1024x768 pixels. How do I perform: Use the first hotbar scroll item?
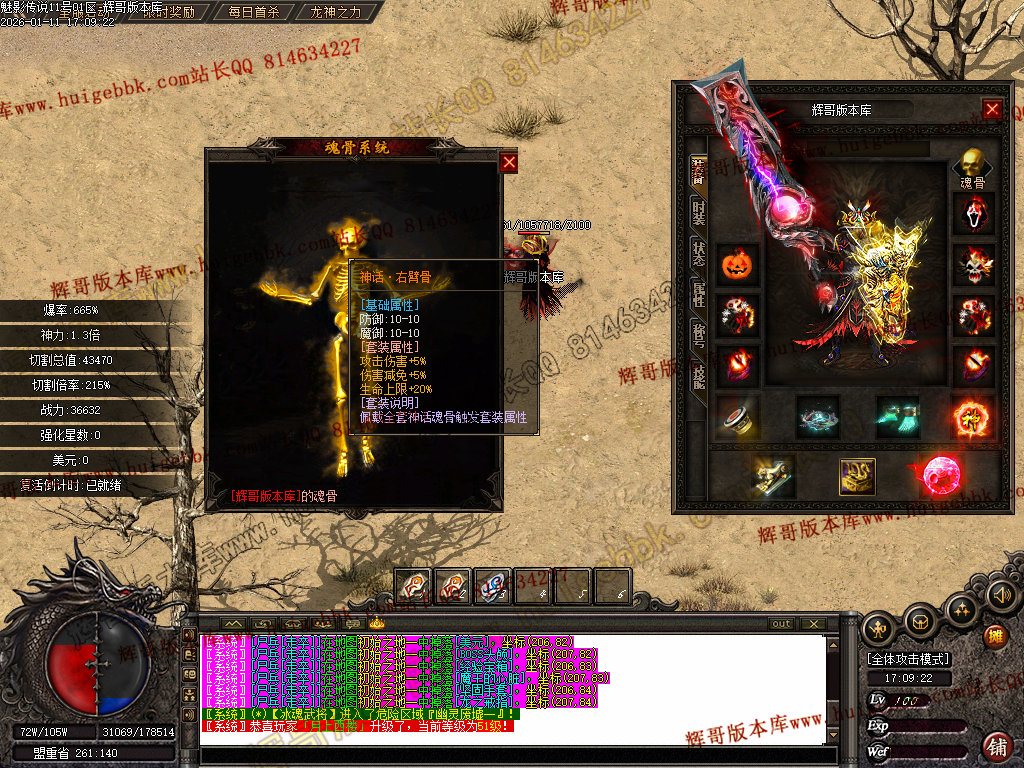413,586
